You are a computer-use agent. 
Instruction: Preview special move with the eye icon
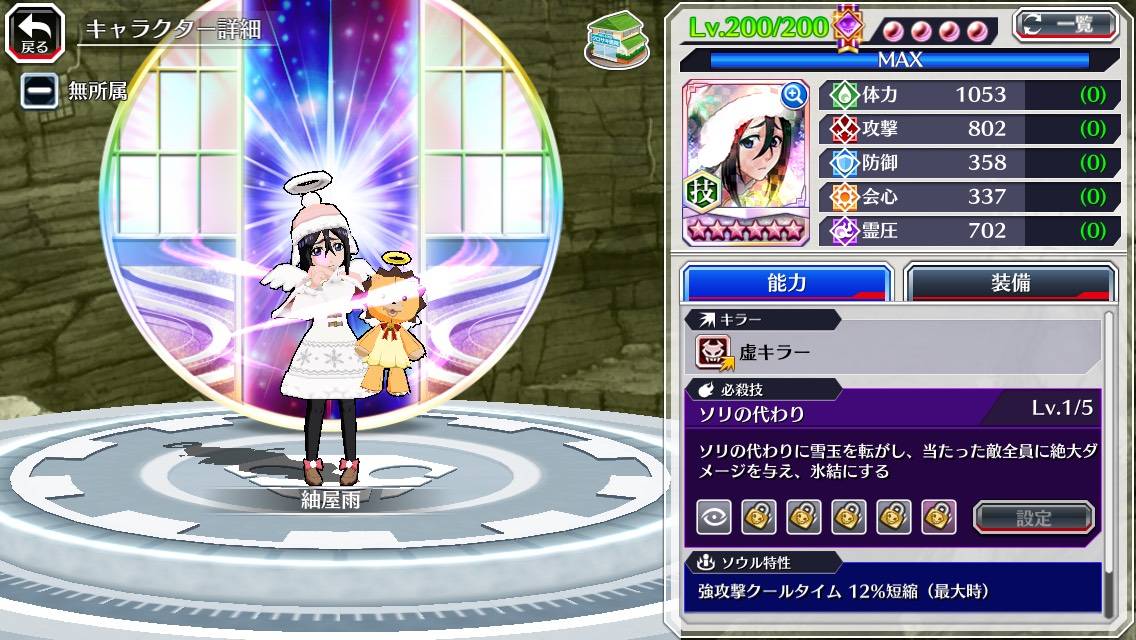click(x=714, y=517)
